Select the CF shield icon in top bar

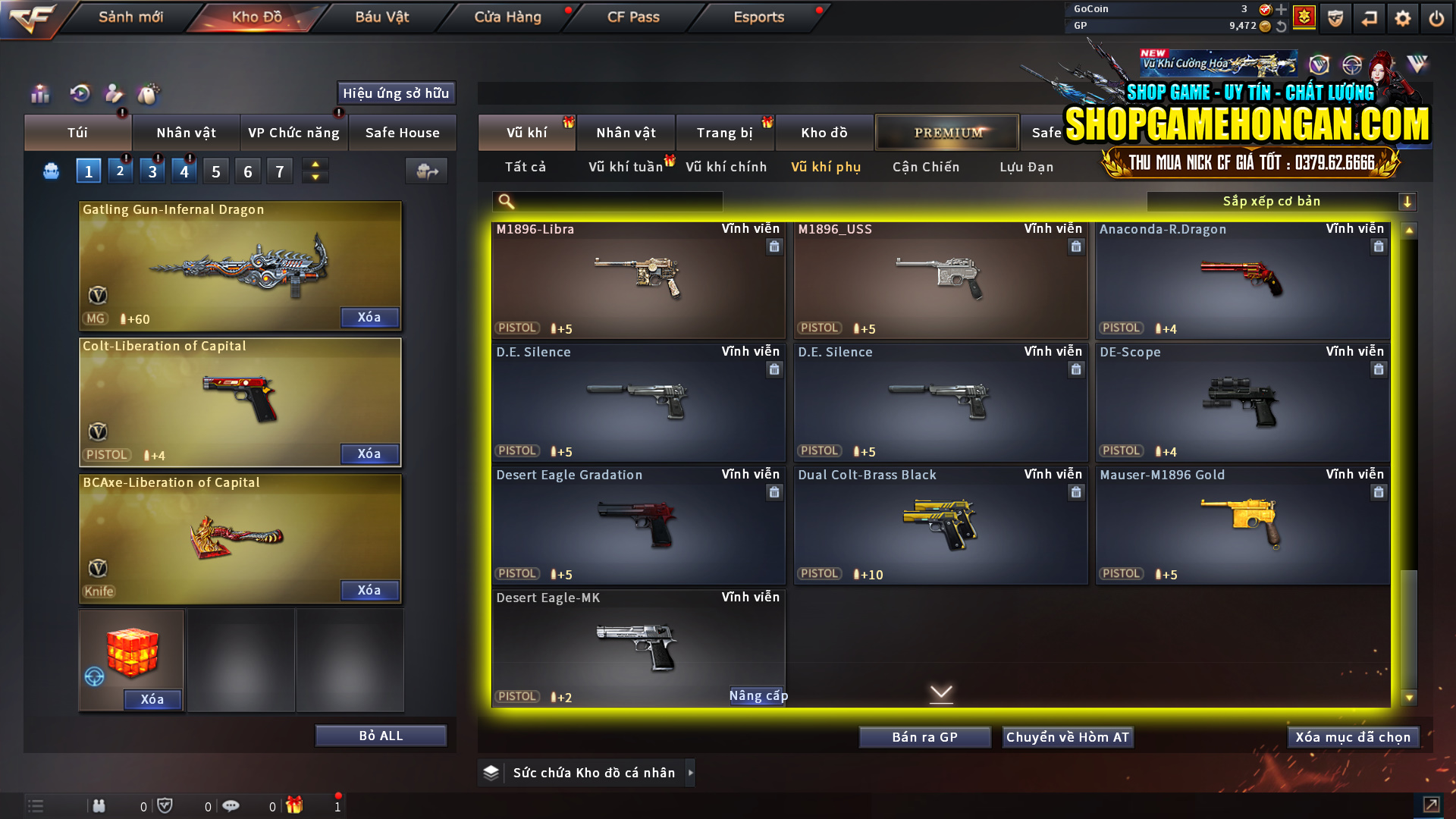1335,17
